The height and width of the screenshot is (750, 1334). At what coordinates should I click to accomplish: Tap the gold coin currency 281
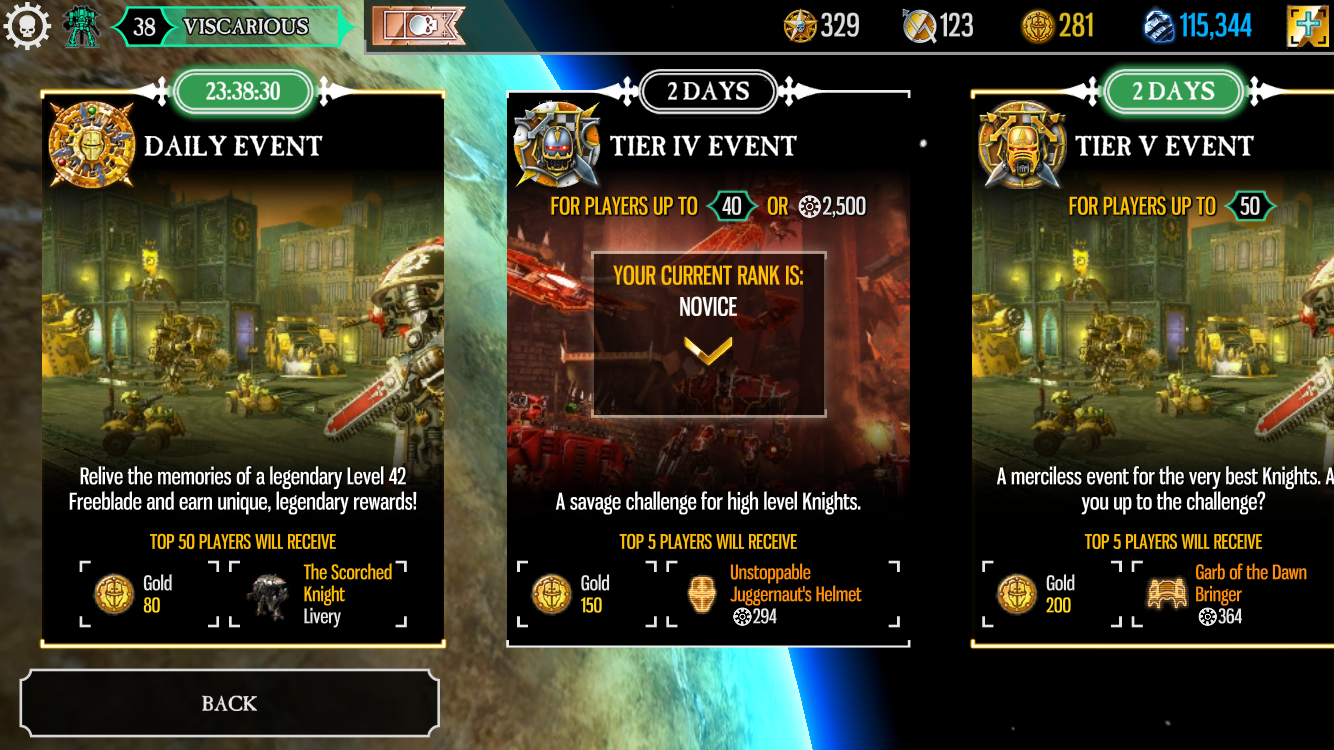pos(1058,27)
